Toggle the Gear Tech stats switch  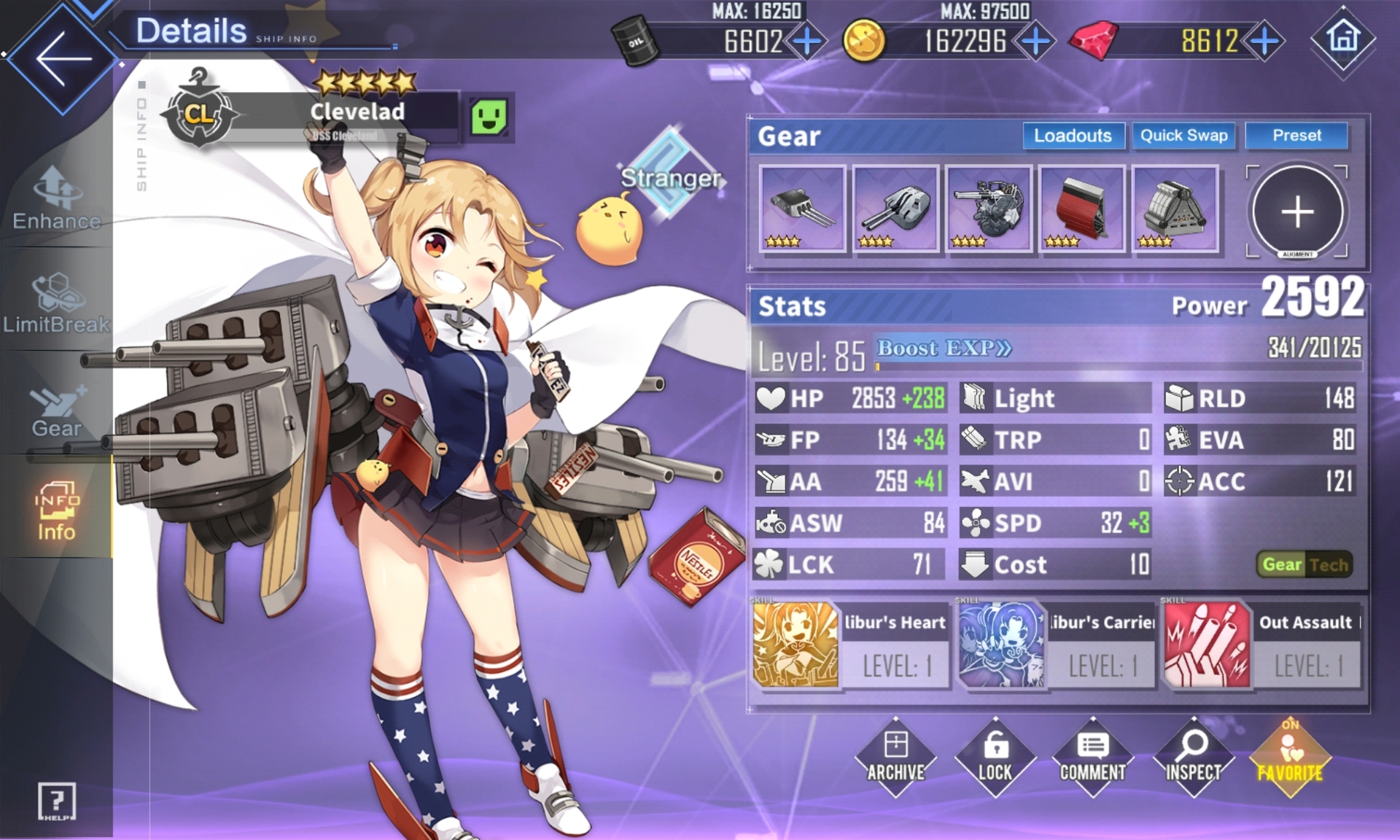point(1304,564)
